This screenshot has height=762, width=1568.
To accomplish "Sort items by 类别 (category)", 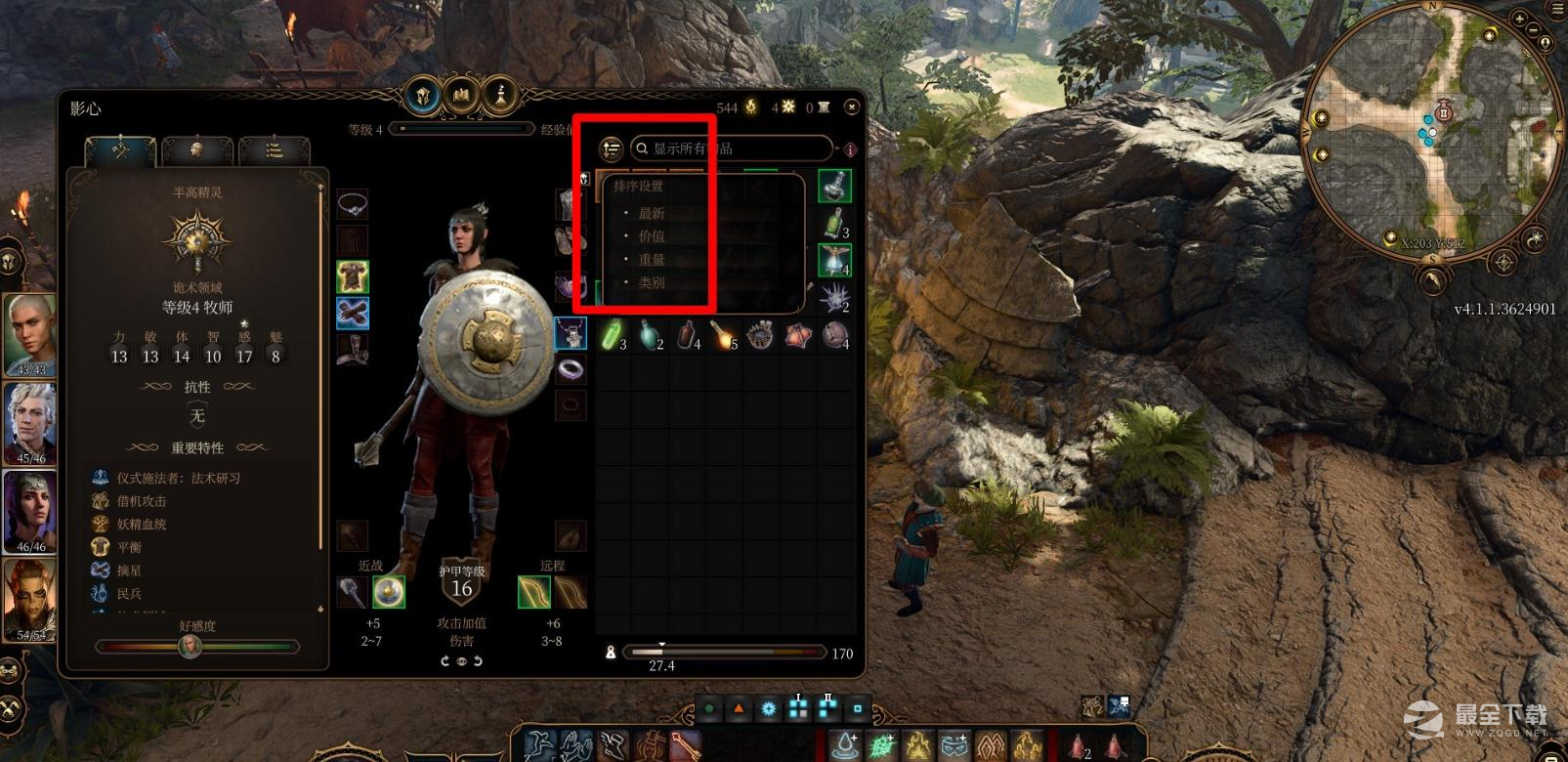I will coord(652,282).
